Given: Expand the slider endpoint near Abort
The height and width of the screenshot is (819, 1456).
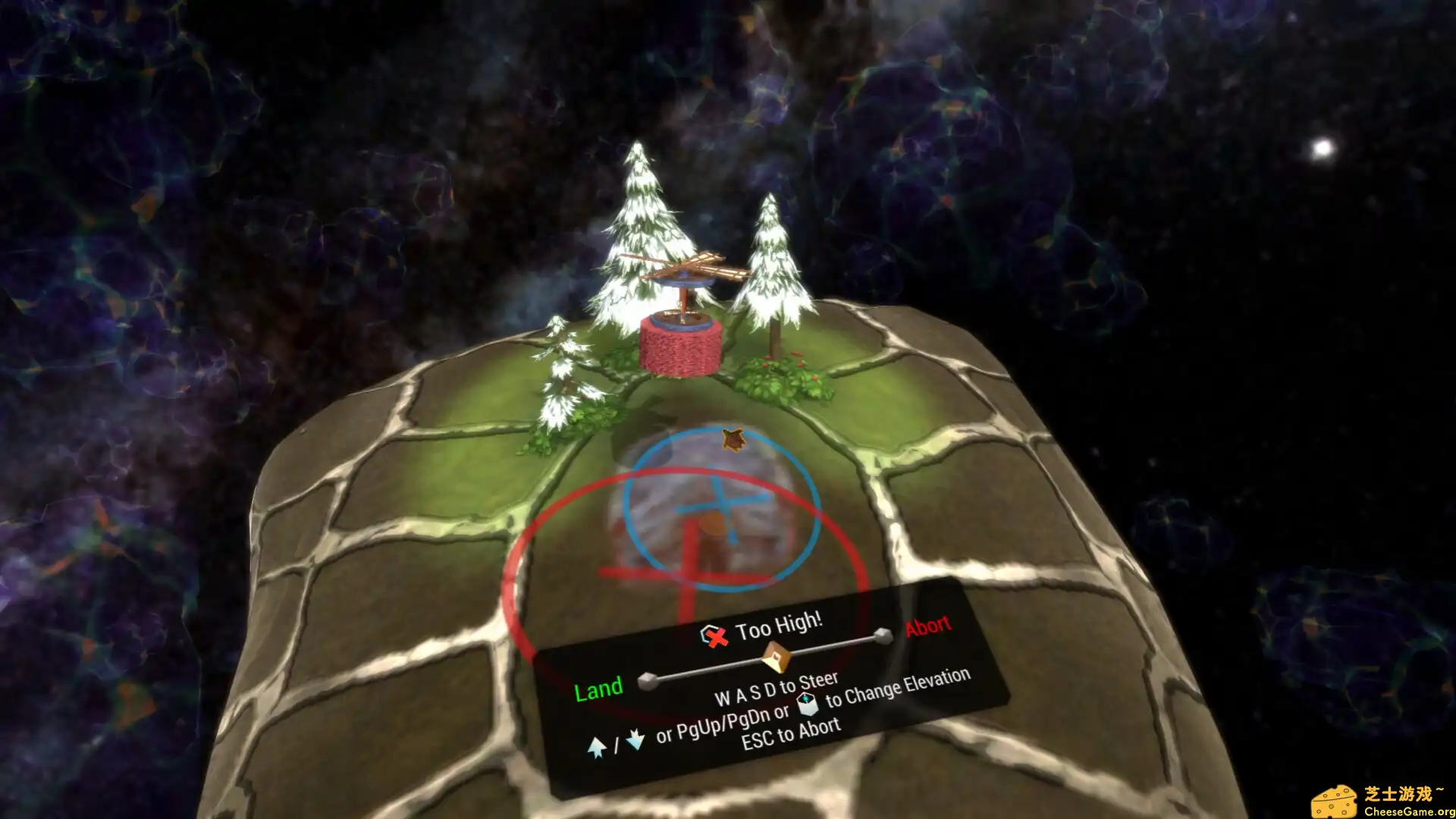Looking at the screenshot, I should coord(883,634).
